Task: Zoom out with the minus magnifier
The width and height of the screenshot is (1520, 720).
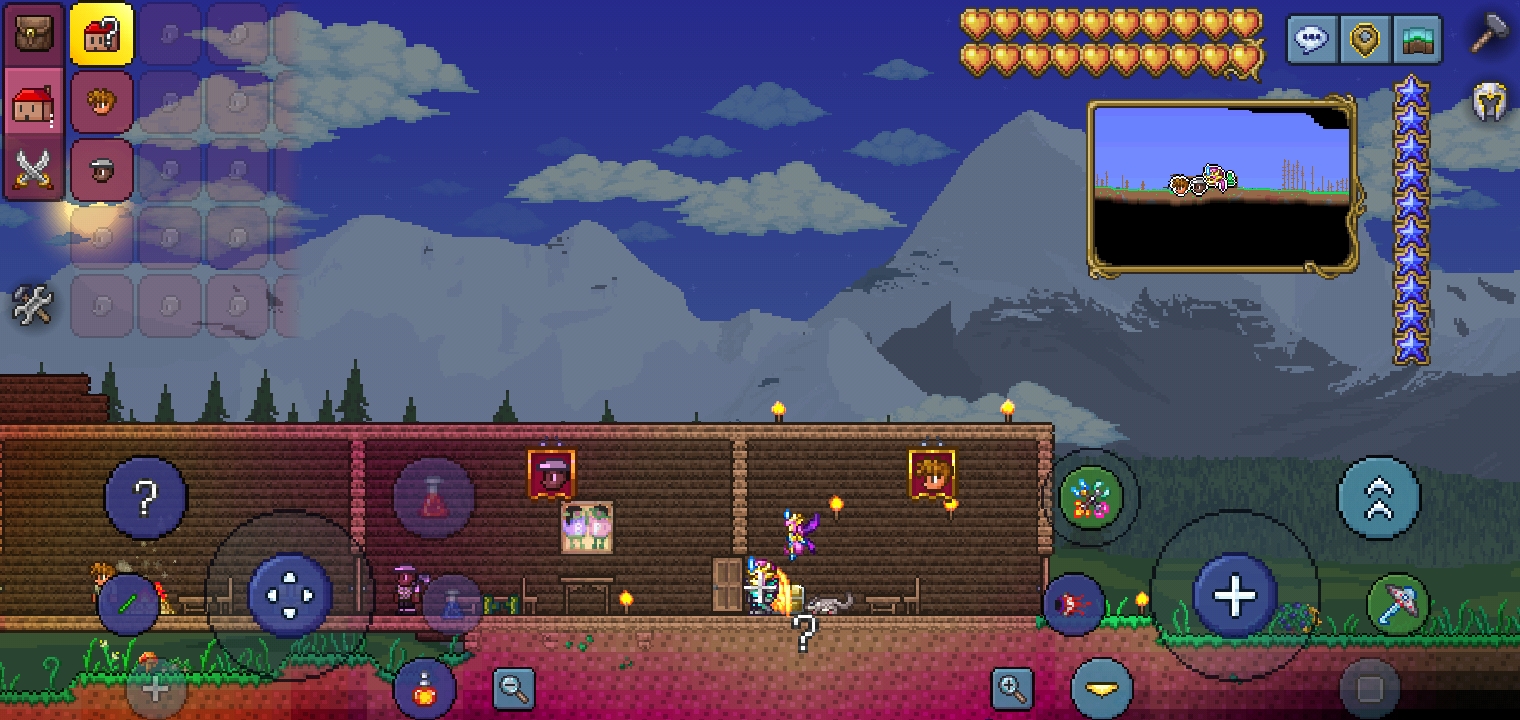Action: tap(514, 688)
